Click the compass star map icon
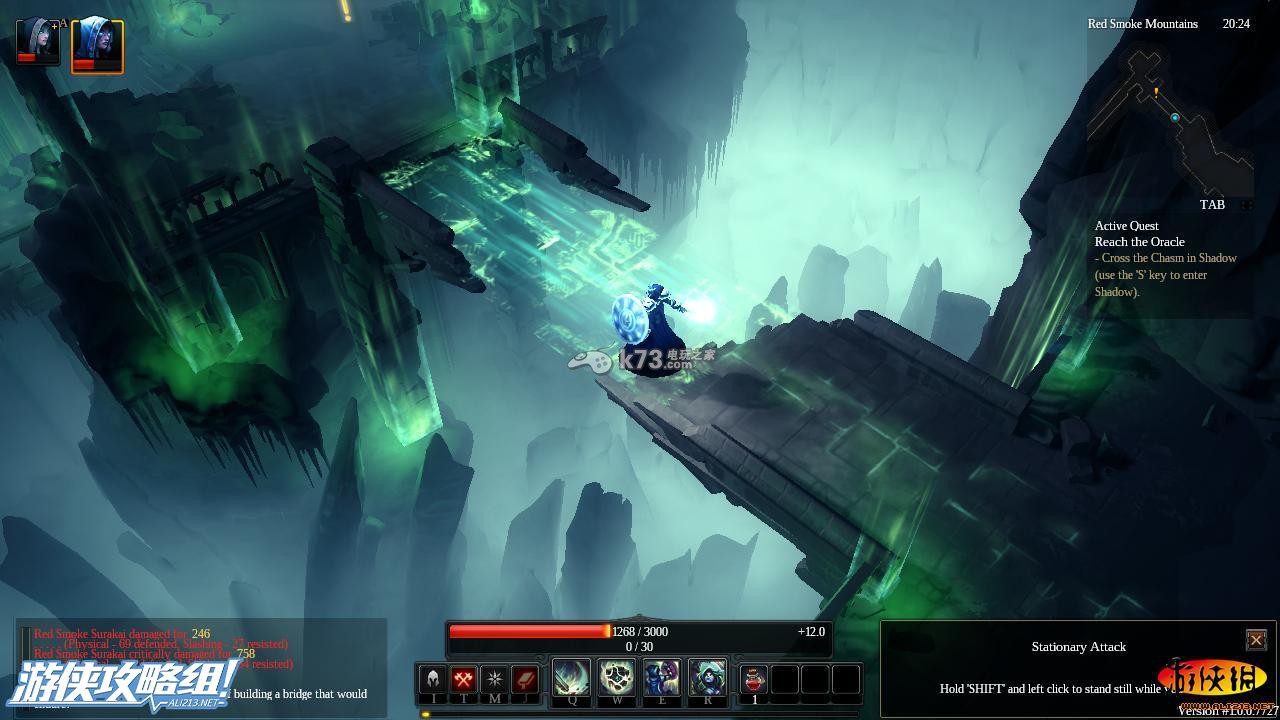Image resolution: width=1280 pixels, height=720 pixels. coord(494,680)
